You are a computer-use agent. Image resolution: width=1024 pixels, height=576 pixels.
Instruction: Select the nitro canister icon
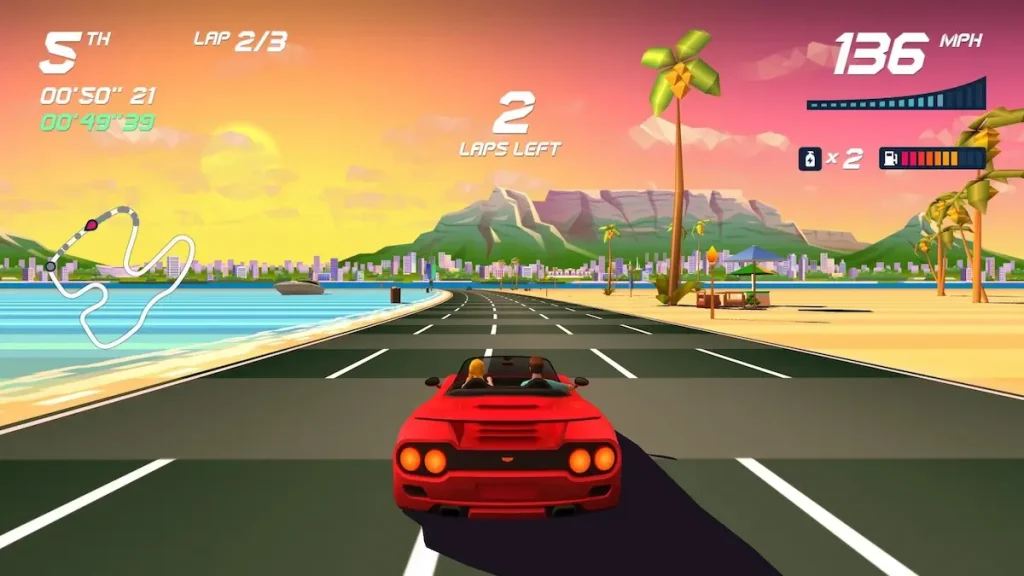pos(810,158)
